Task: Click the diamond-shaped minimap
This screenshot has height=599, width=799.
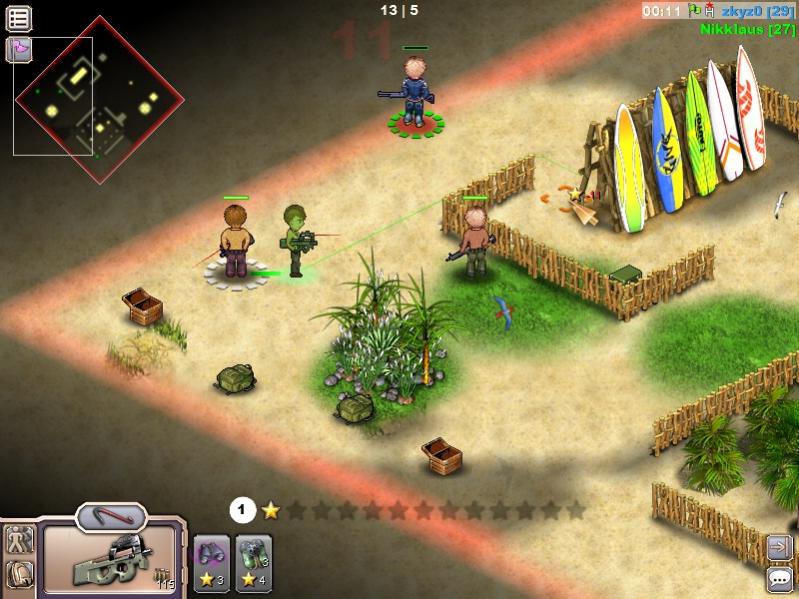Action: click(99, 98)
